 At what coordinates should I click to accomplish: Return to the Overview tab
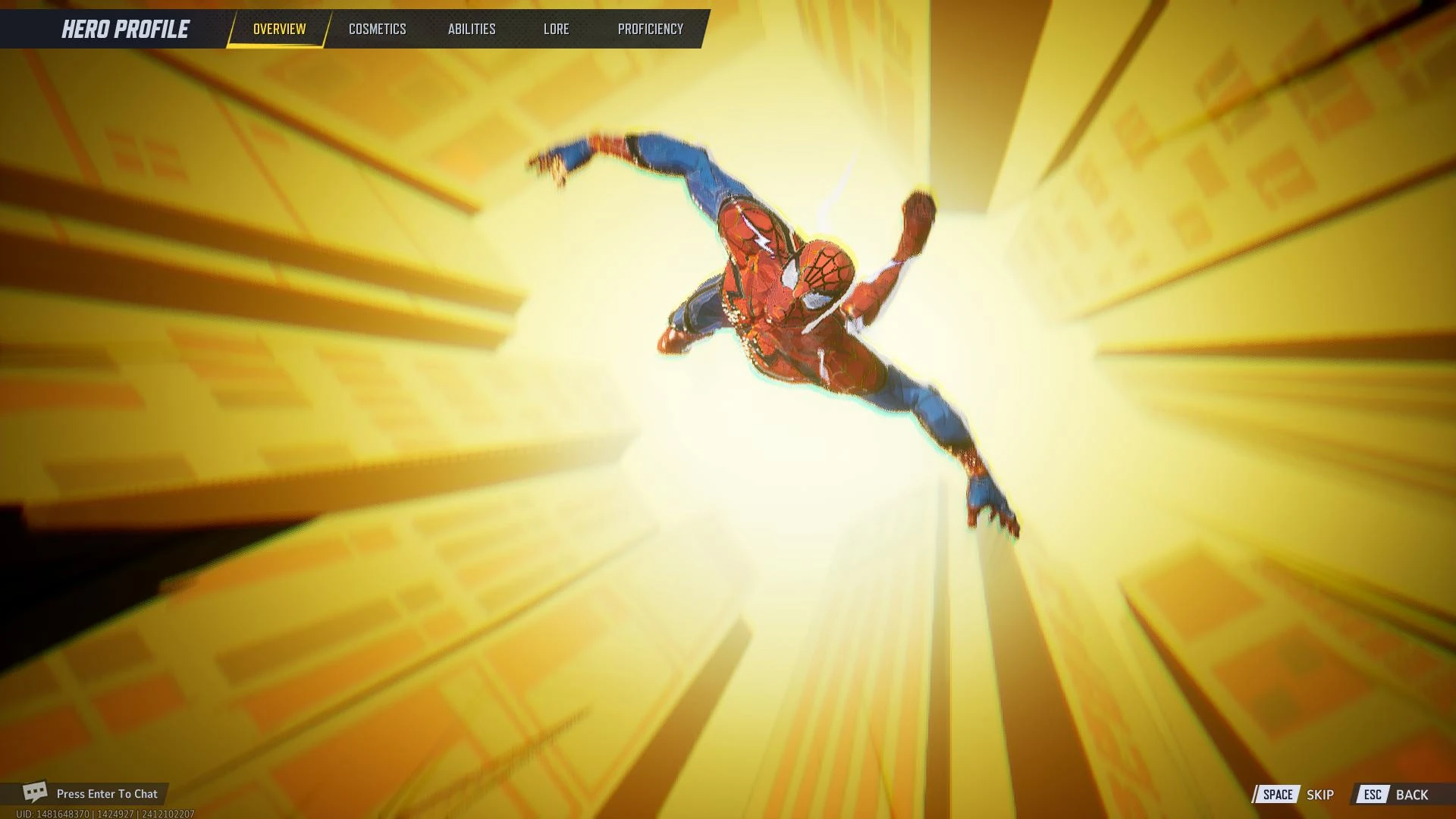[278, 29]
